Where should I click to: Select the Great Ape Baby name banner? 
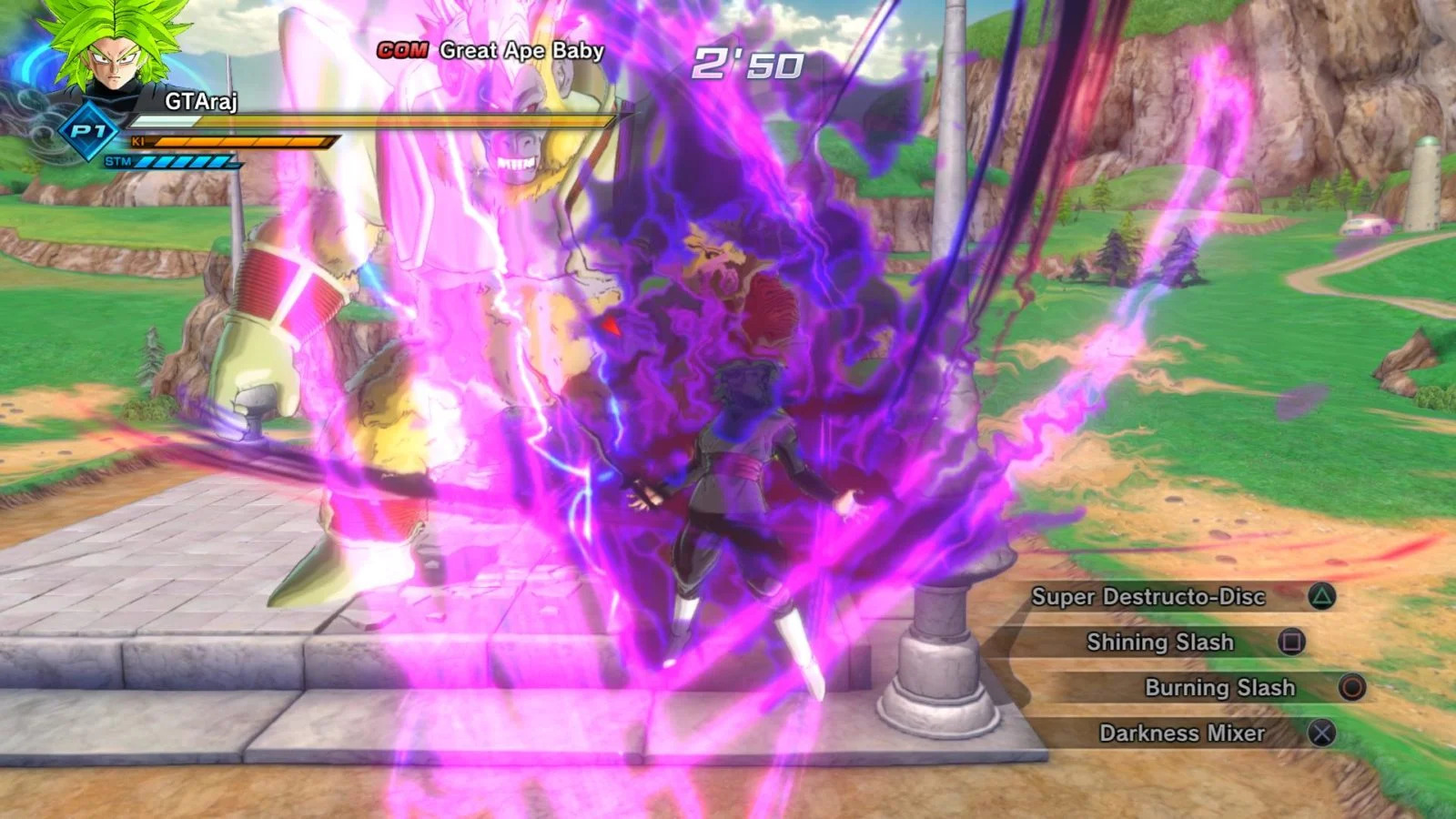[x=520, y=51]
